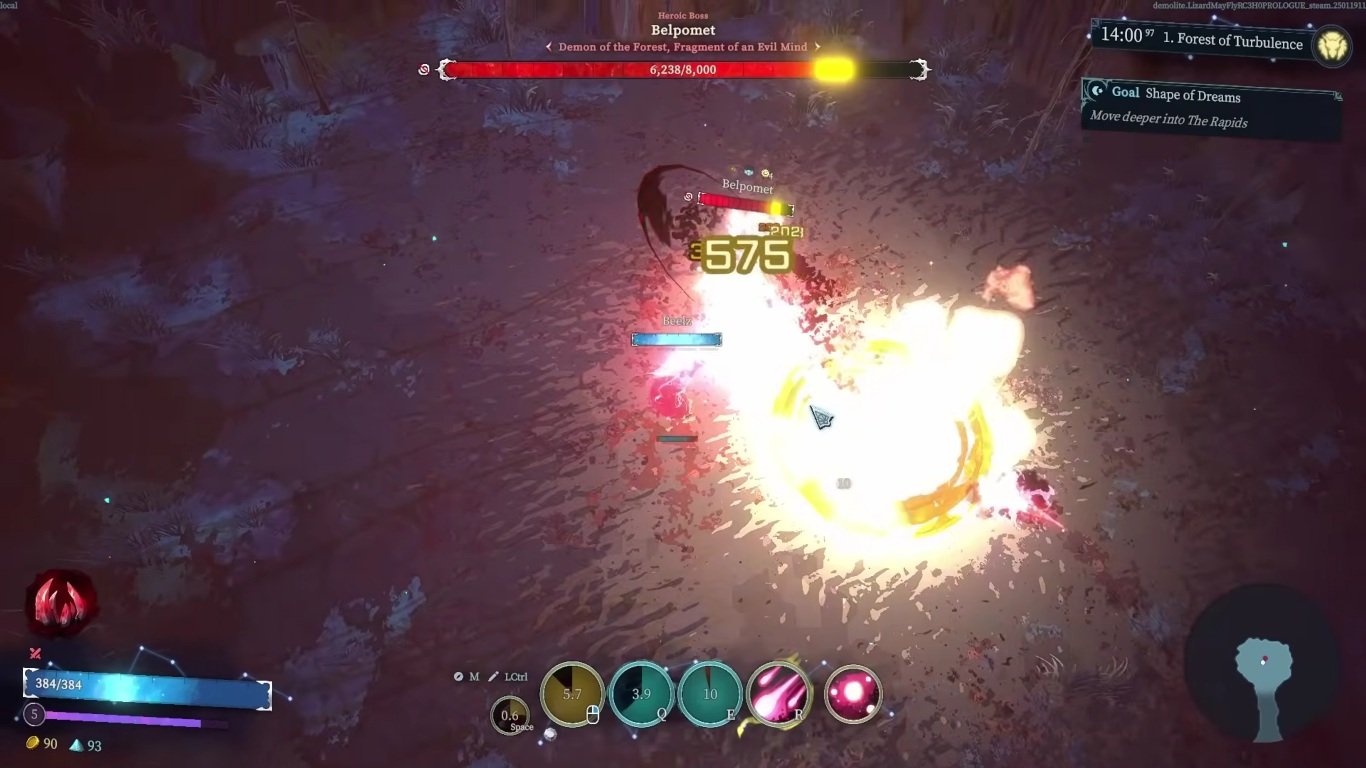
Task: Click the Shape of Dreams goal tracker
Action: coord(1212,107)
